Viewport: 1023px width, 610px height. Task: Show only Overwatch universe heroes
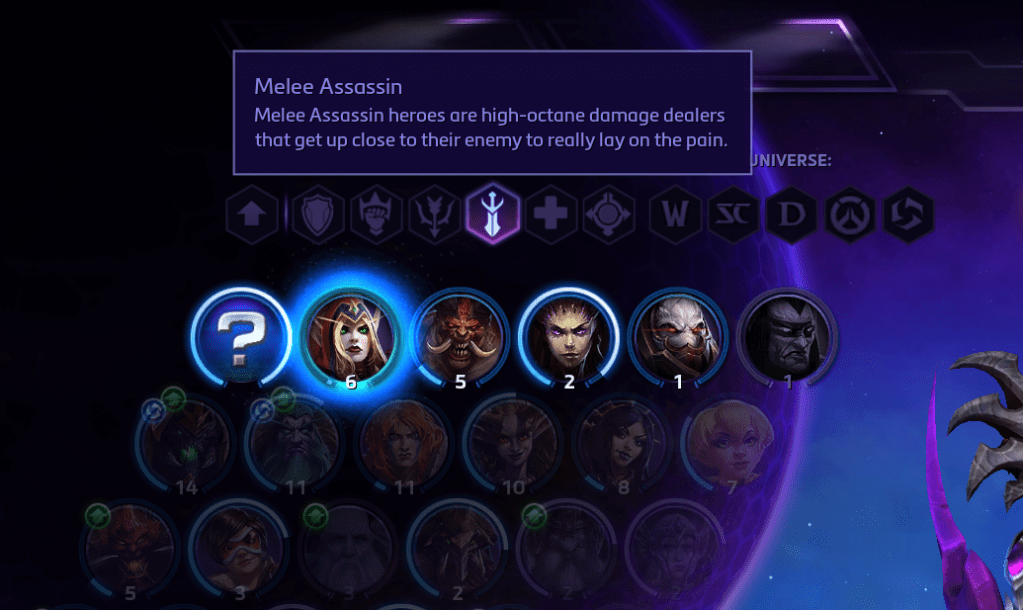click(850, 213)
